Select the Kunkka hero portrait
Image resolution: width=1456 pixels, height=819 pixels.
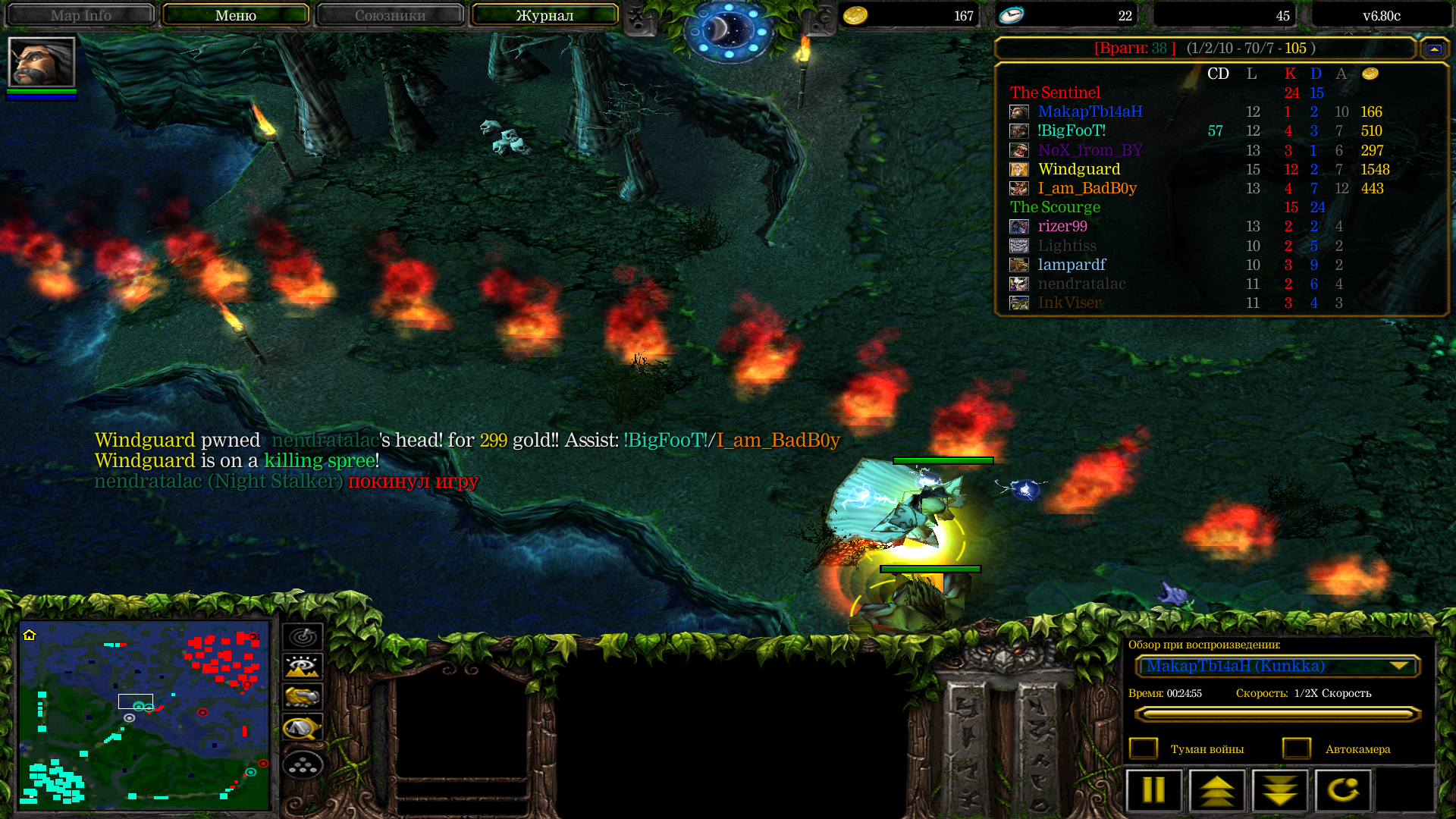coord(42,62)
